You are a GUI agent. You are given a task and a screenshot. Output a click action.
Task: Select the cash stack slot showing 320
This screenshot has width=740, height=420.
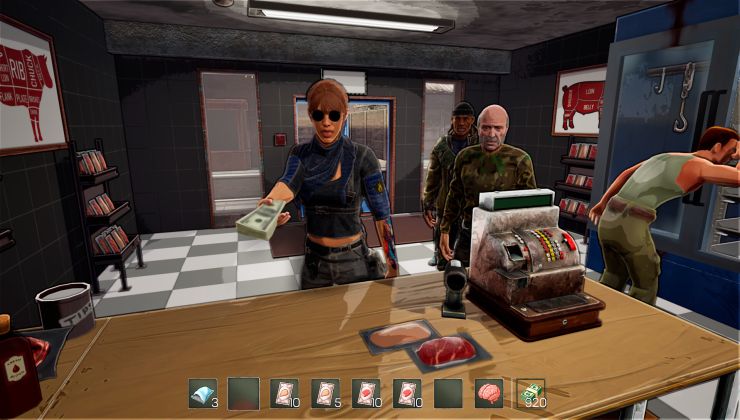[x=530, y=393]
